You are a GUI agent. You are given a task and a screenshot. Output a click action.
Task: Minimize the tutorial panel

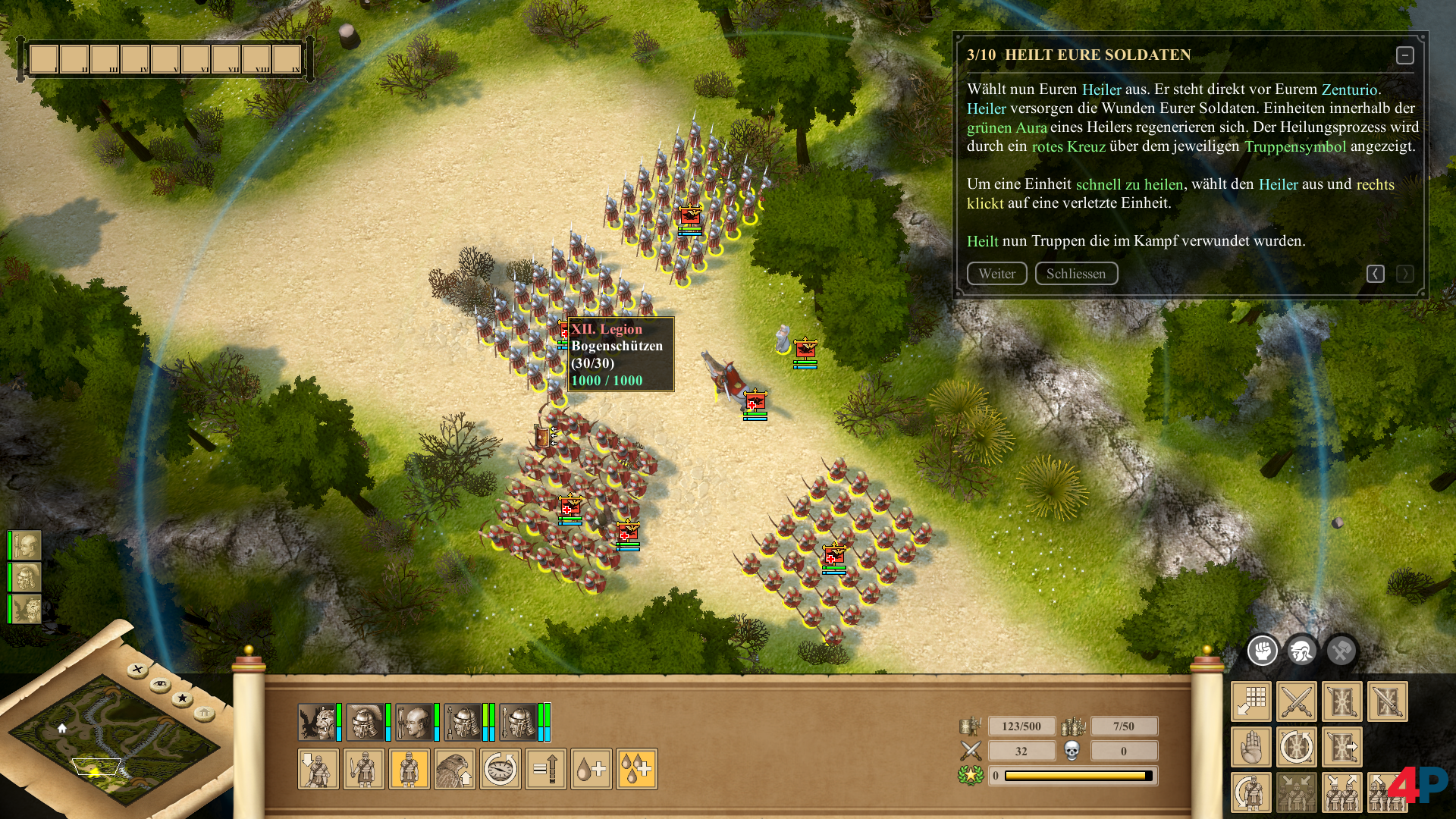click(x=1404, y=55)
